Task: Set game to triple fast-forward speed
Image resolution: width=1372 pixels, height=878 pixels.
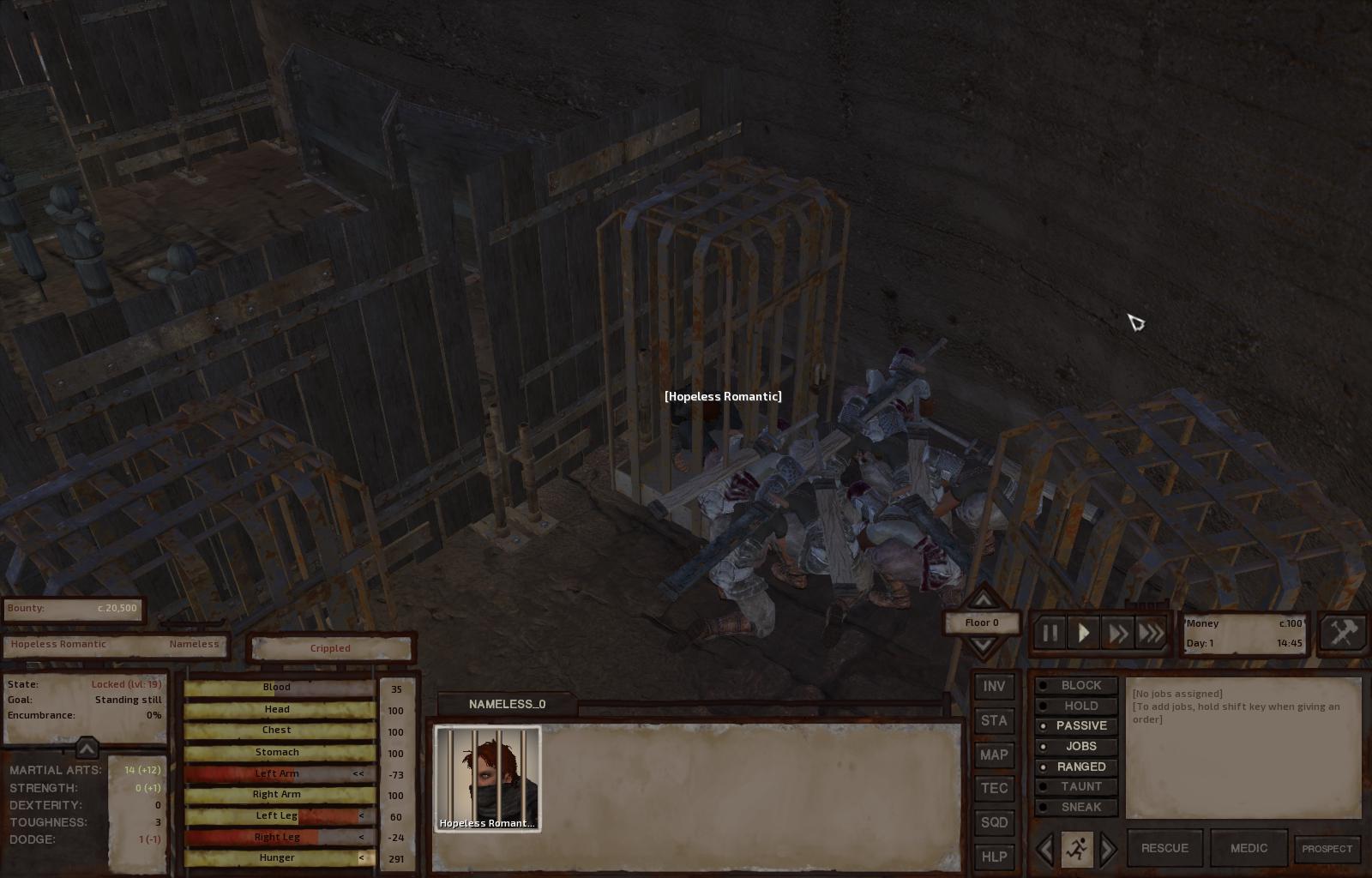Action: [1152, 634]
